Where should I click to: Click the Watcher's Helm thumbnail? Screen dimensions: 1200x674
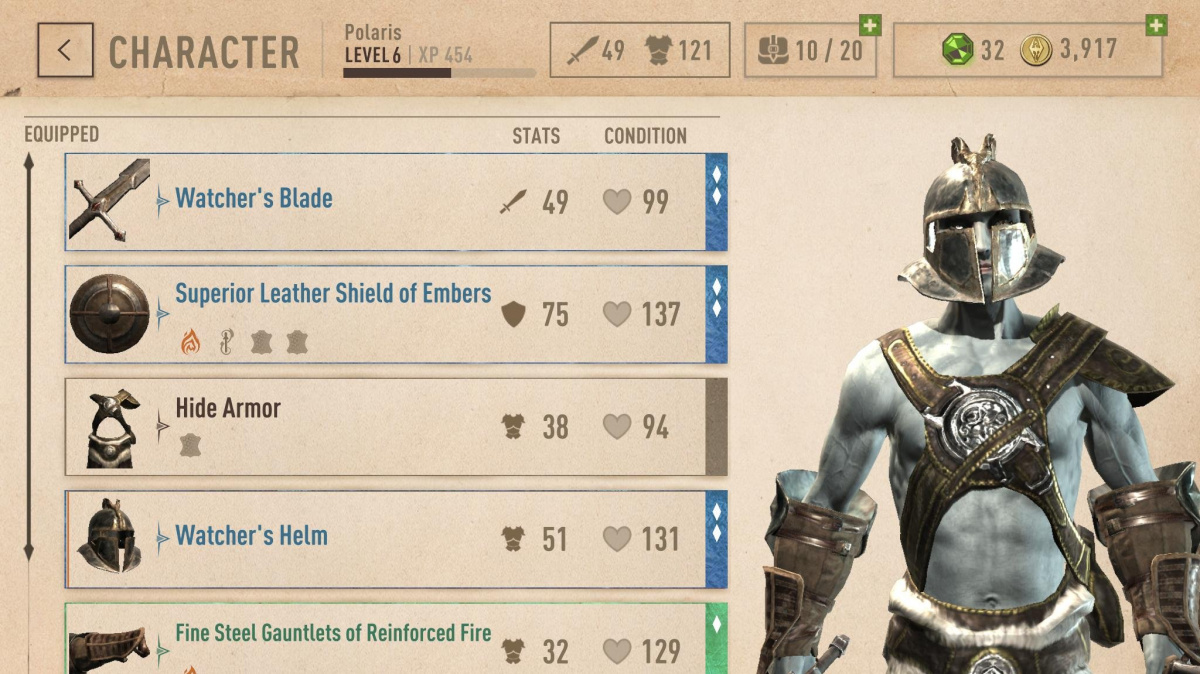pyautogui.click(x=109, y=538)
